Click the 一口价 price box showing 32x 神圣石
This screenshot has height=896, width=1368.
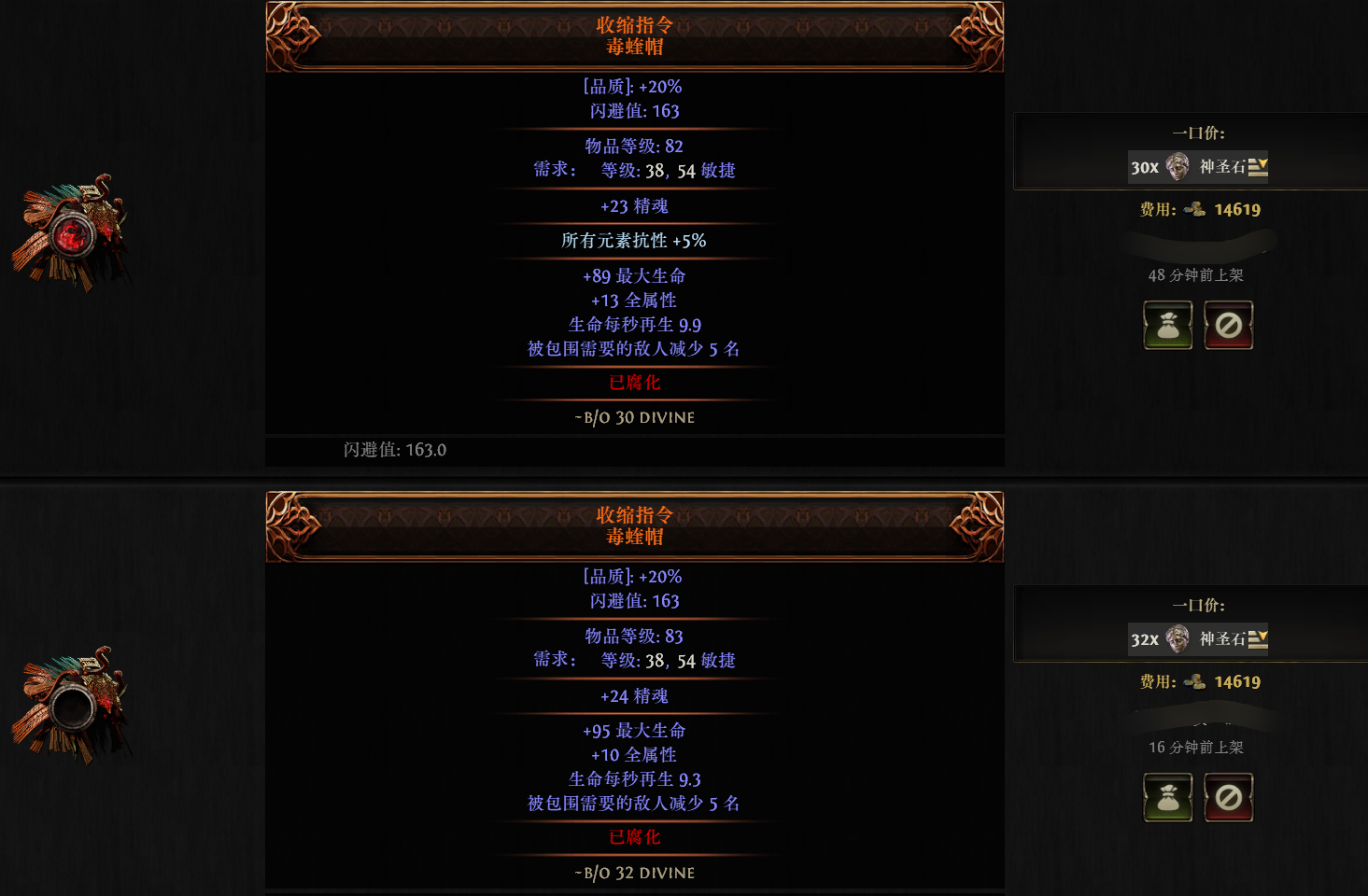1198,639
